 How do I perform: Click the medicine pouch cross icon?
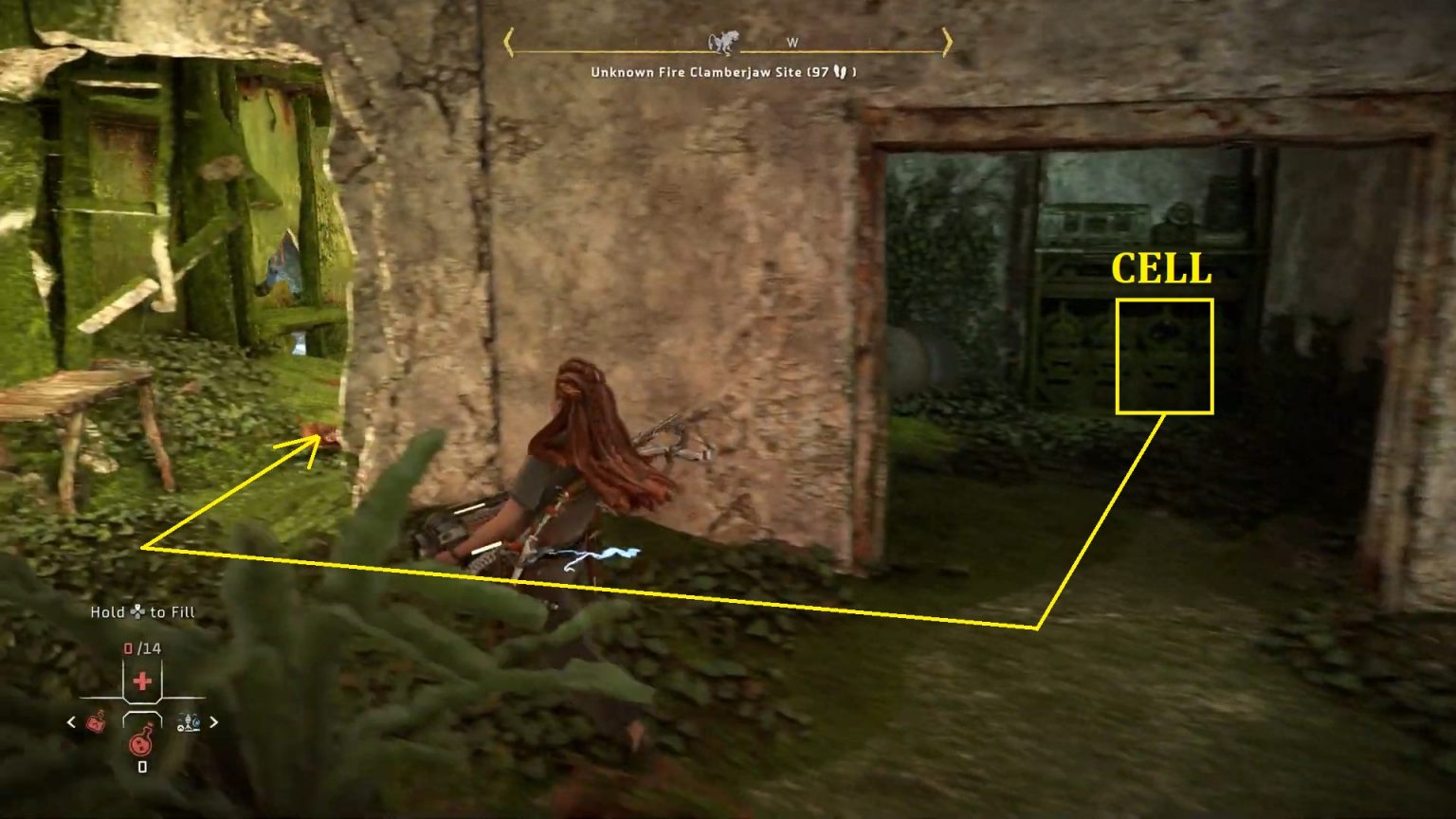click(142, 681)
